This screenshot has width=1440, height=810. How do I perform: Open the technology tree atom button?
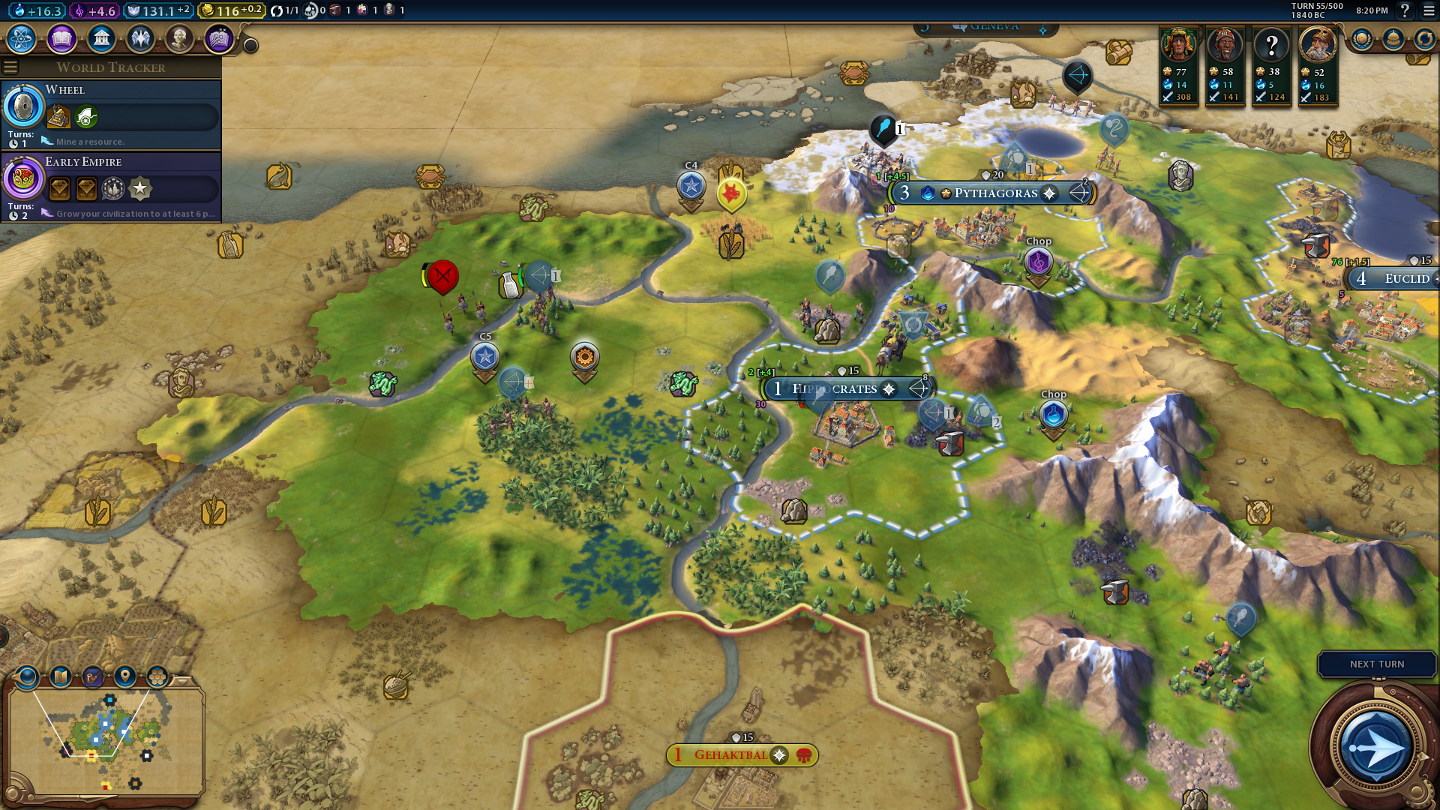pos(22,39)
